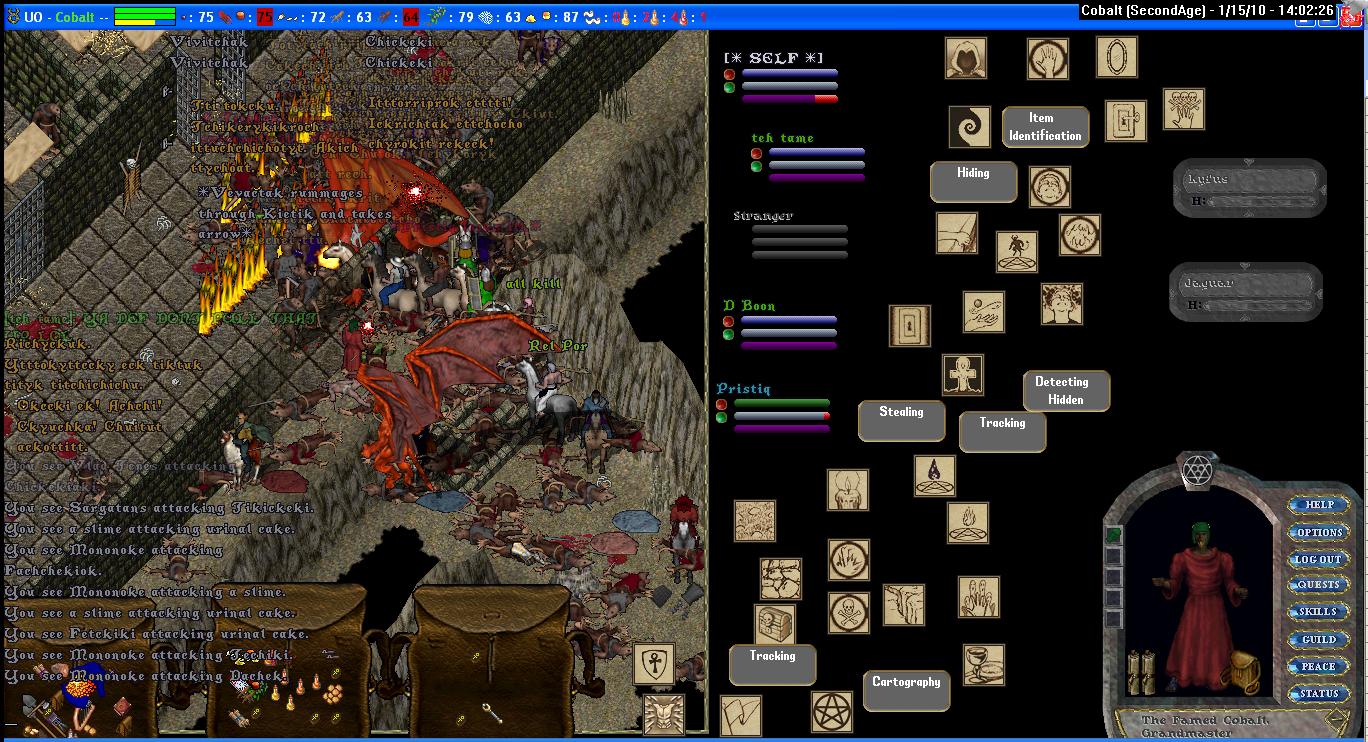Open the QUESTS log

point(1318,585)
